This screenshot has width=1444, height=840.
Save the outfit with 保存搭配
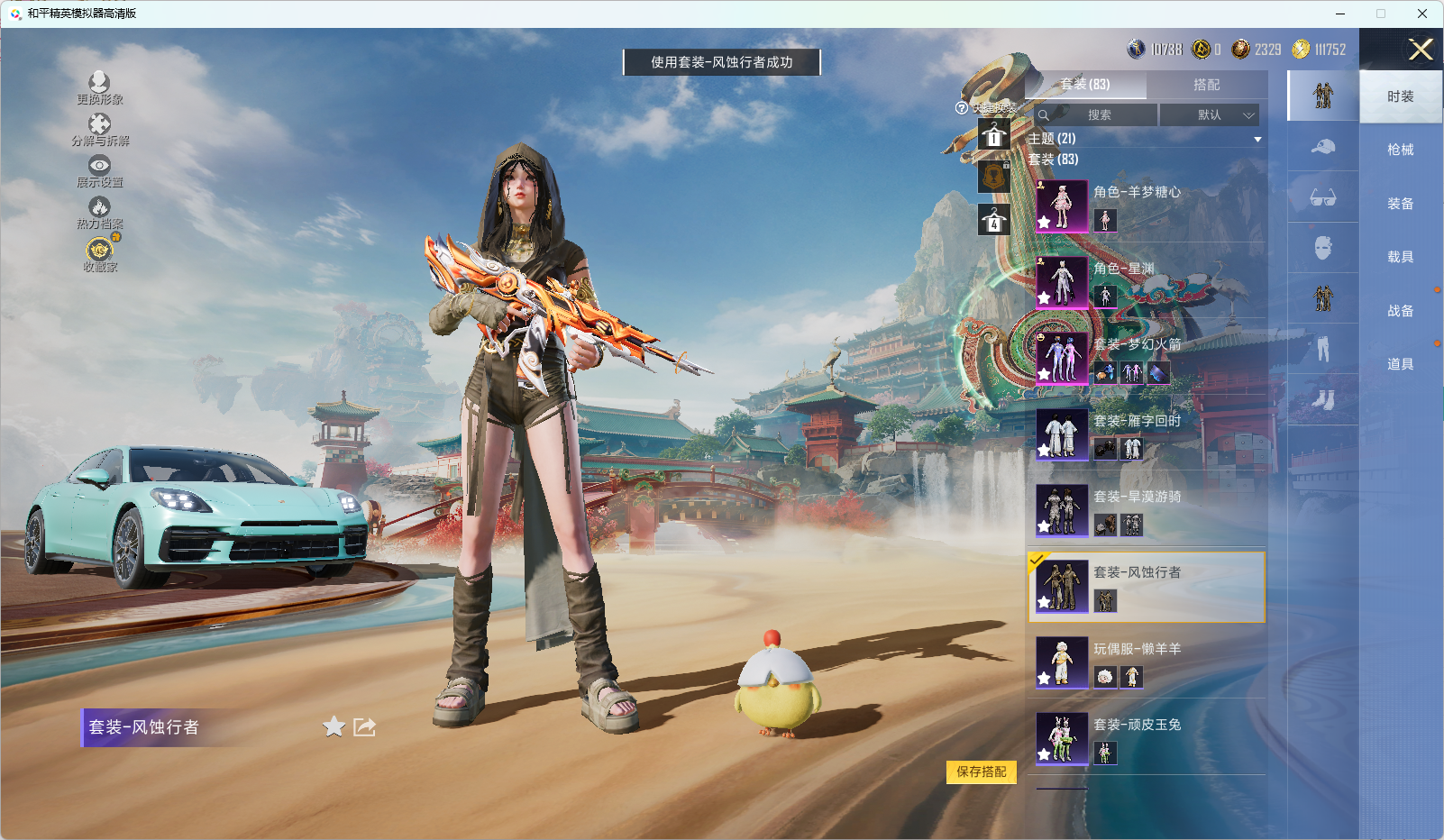981,772
